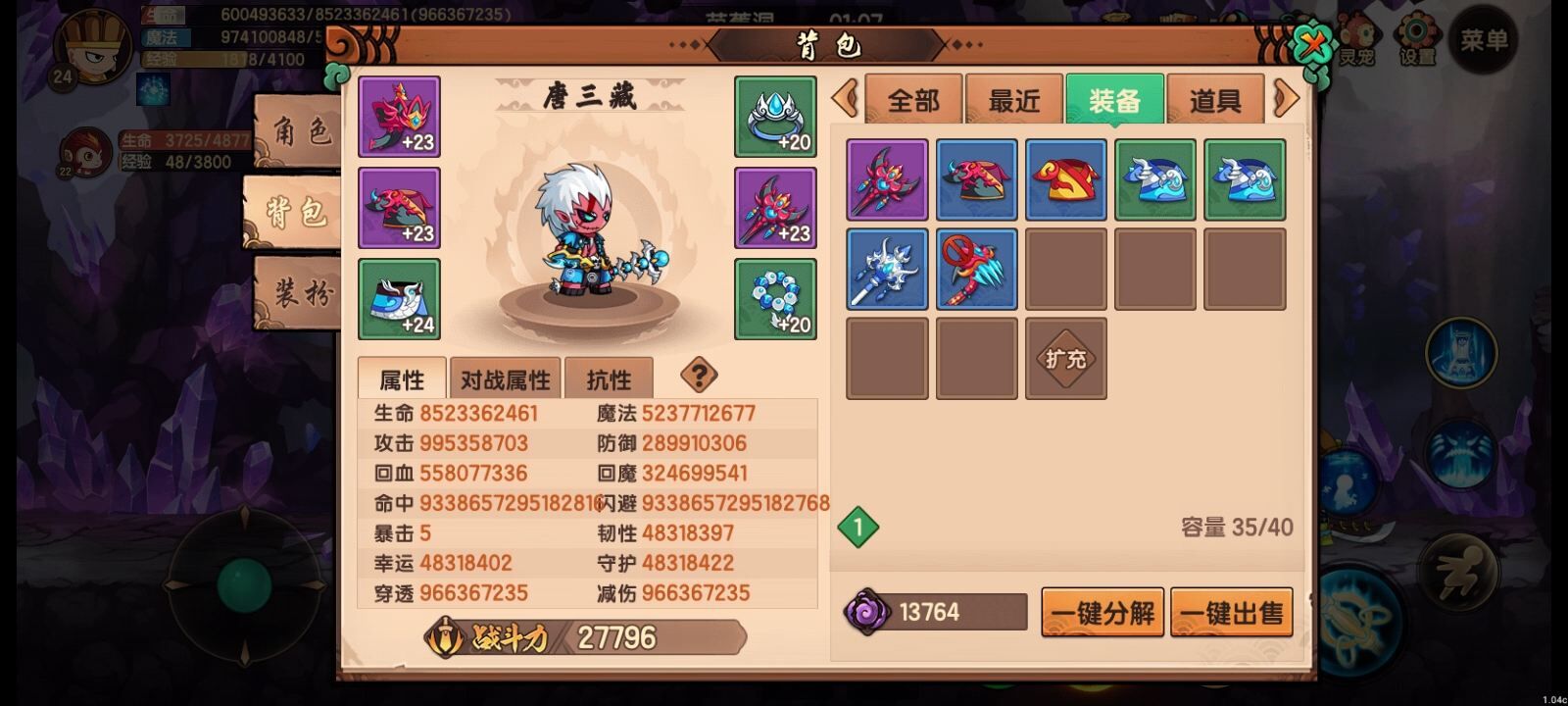Expand bag capacity with 扩充 slot
This screenshot has height=706, width=1568.
tap(1065, 359)
